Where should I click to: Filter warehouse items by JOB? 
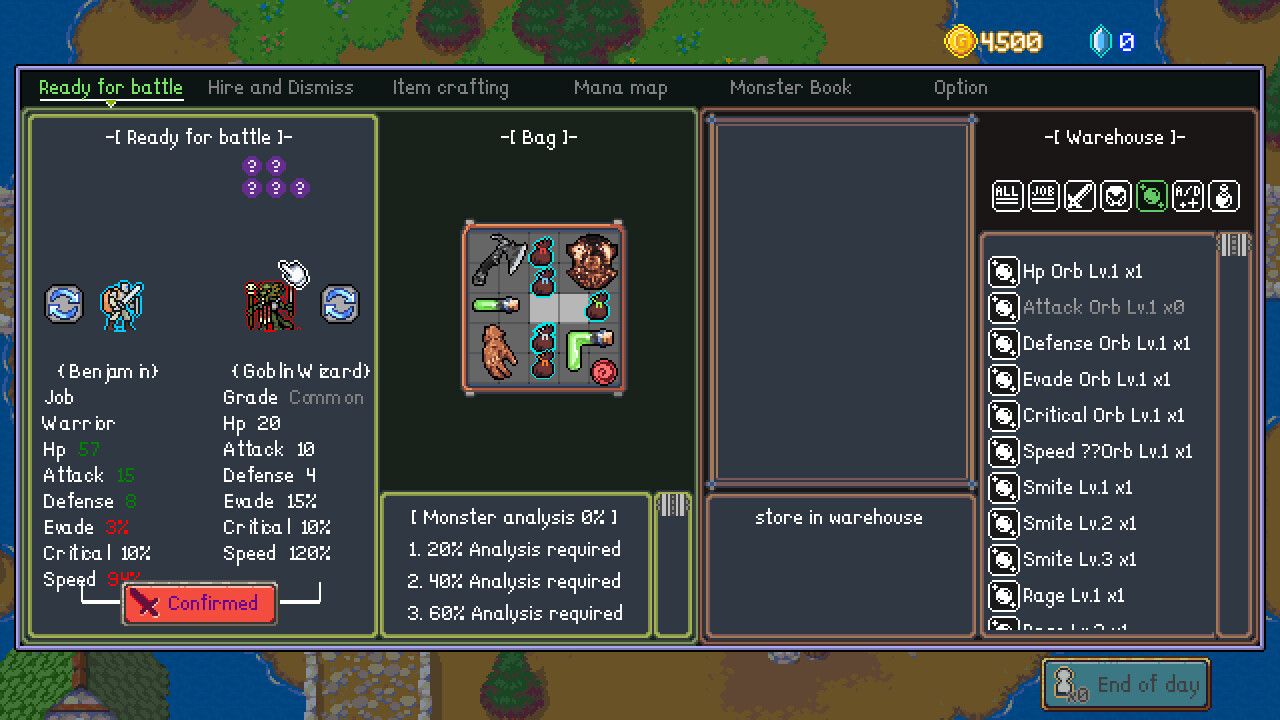tap(1043, 196)
